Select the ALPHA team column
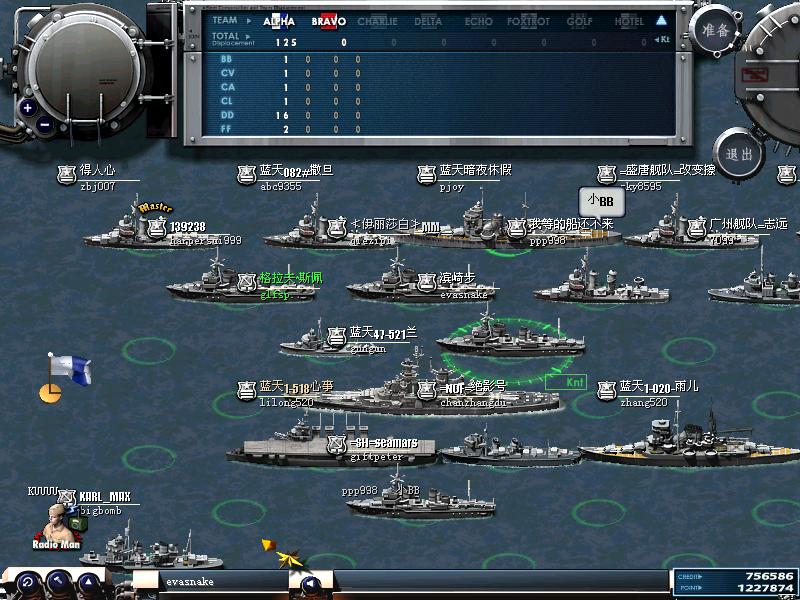 click(279, 21)
